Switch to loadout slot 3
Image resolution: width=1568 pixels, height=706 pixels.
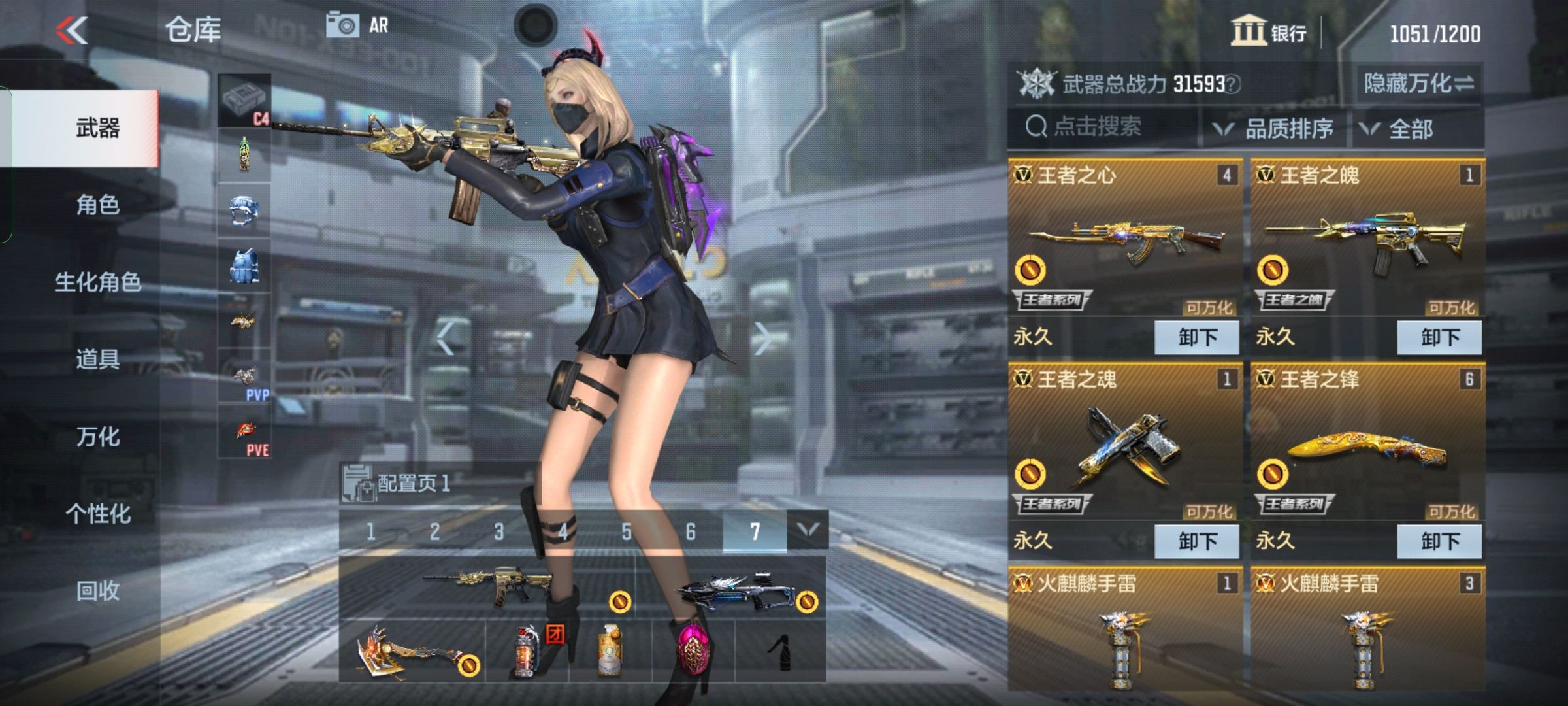click(498, 532)
